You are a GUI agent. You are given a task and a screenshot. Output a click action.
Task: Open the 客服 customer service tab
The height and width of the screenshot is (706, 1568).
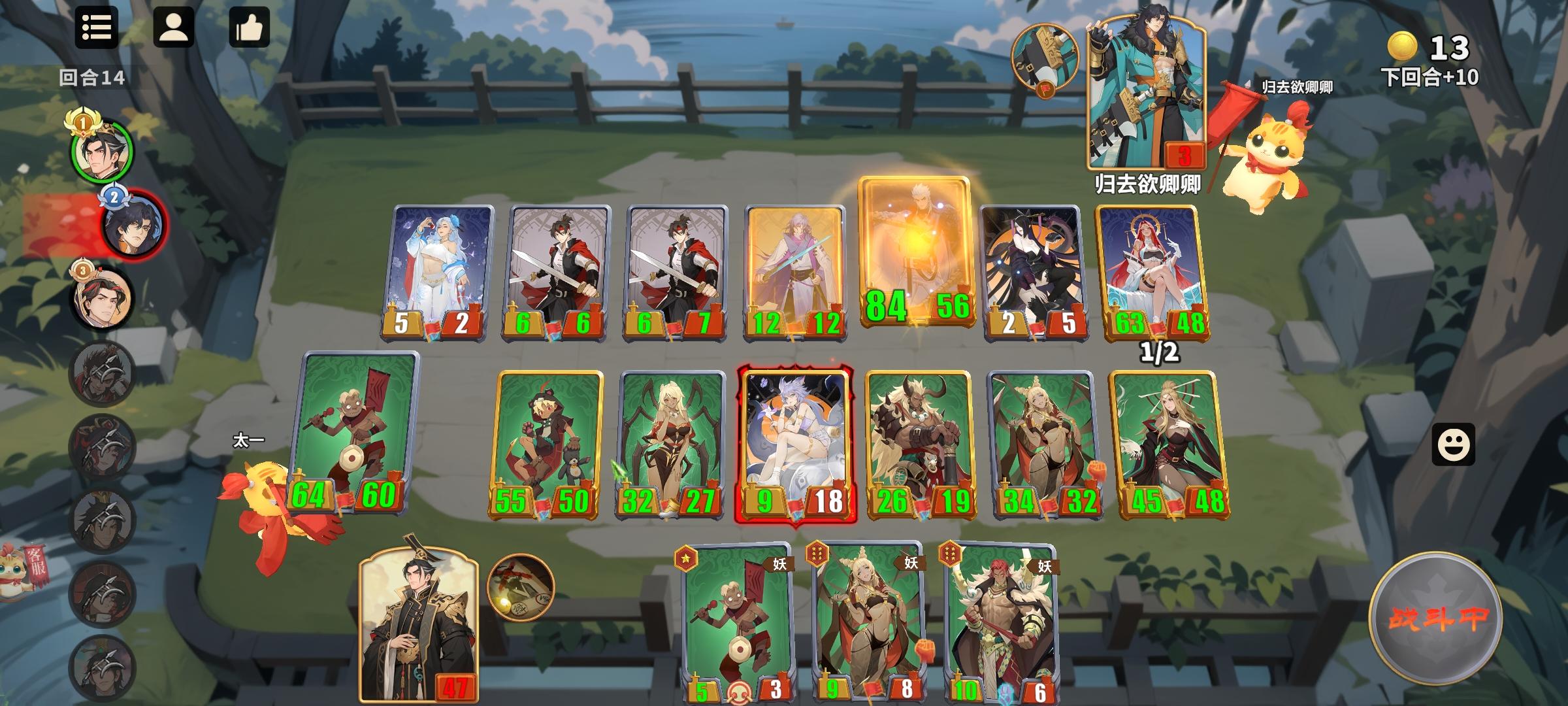coord(37,563)
